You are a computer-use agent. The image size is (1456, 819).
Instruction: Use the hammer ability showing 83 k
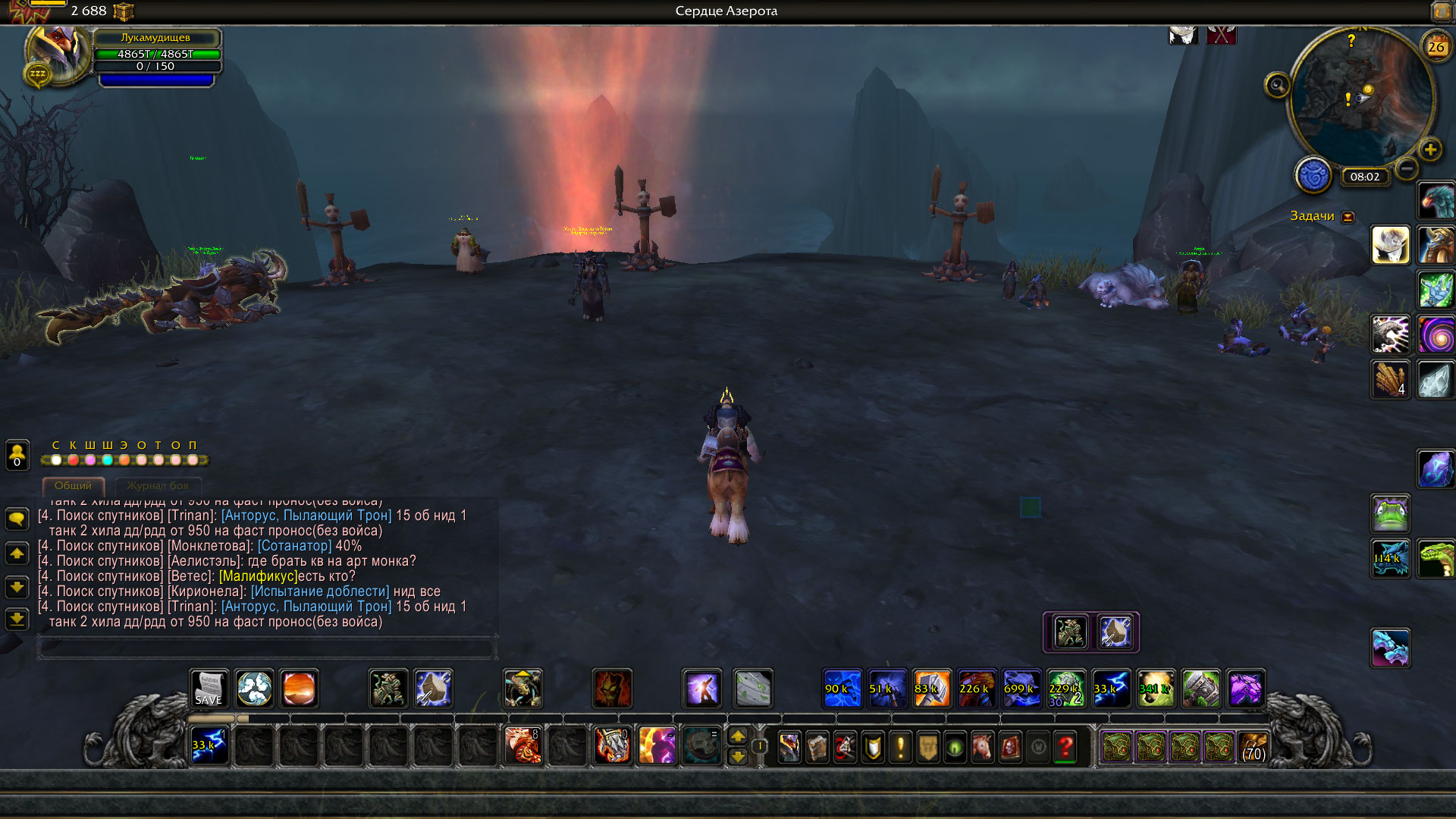[931, 689]
